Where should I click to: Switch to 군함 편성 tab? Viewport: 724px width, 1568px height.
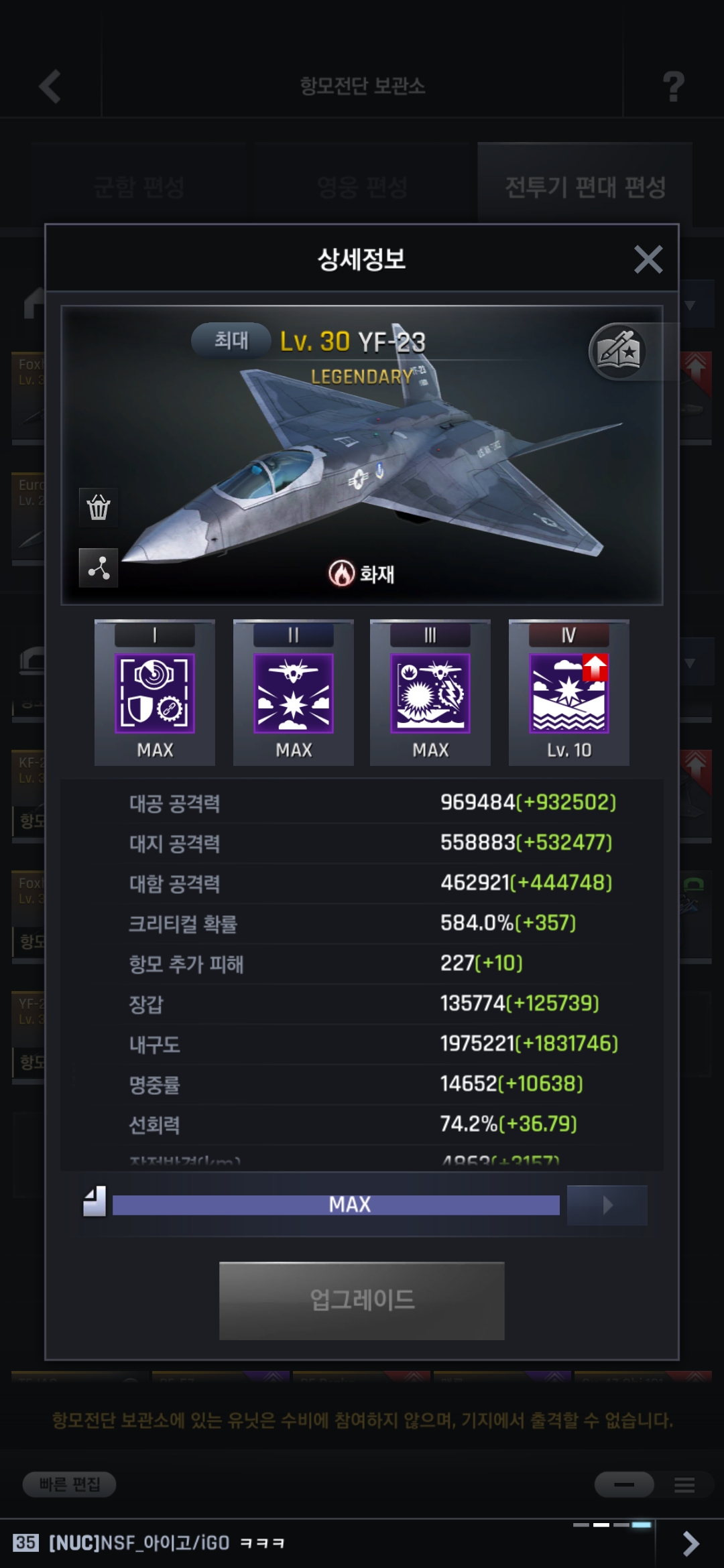pyautogui.click(x=139, y=186)
